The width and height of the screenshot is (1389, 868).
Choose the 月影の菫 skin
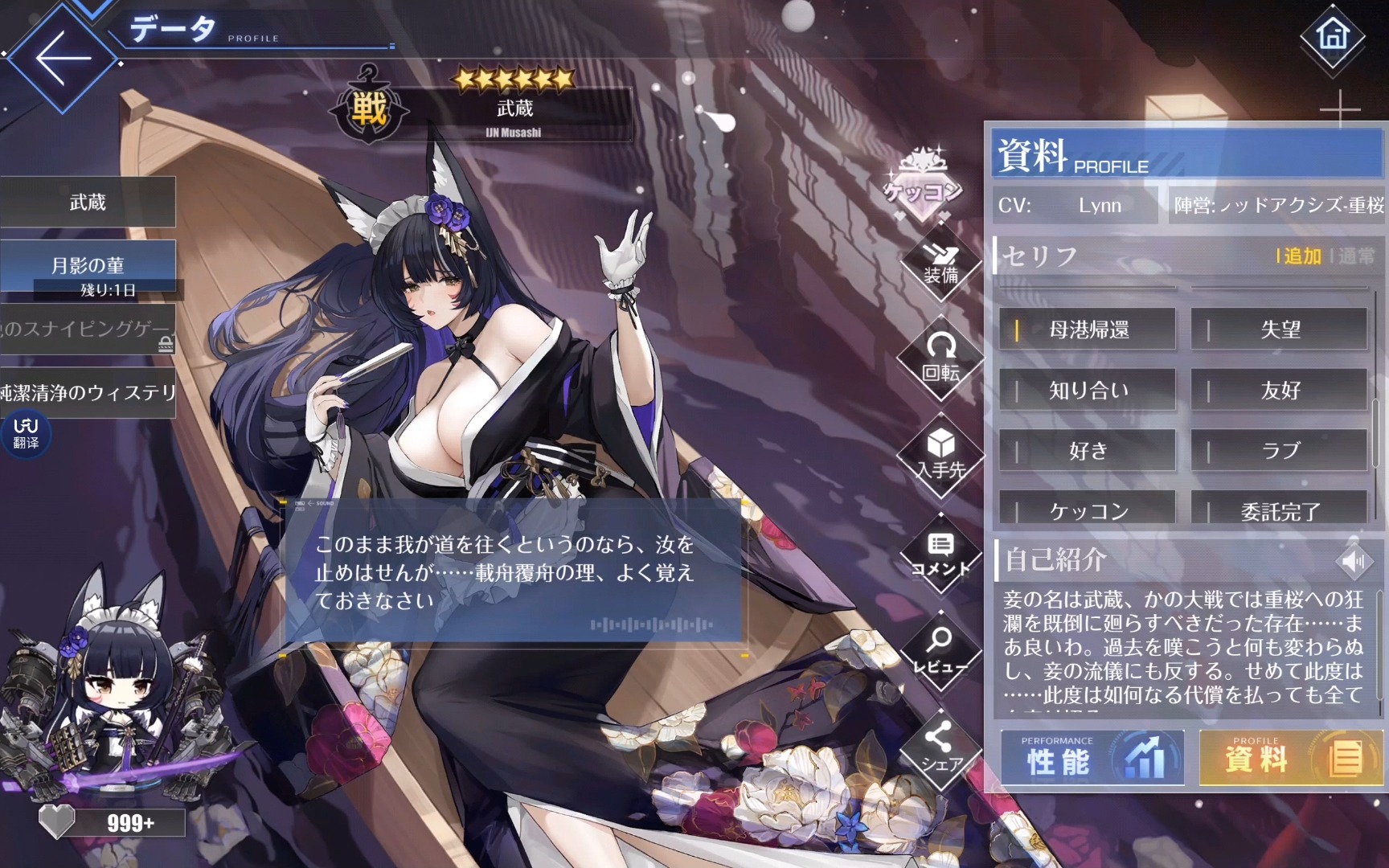[88, 266]
